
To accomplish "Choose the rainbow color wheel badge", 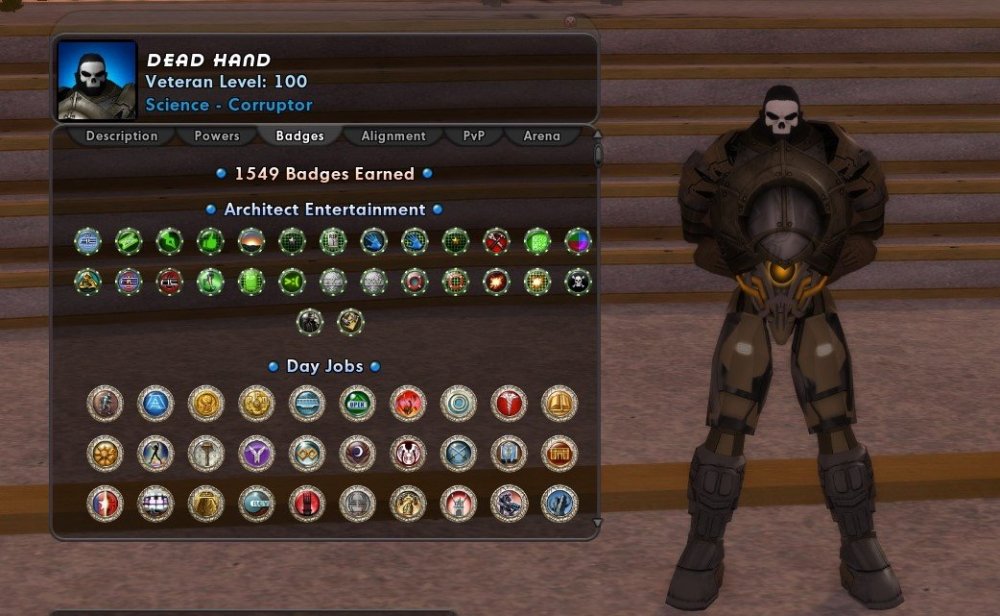I will pos(578,241).
